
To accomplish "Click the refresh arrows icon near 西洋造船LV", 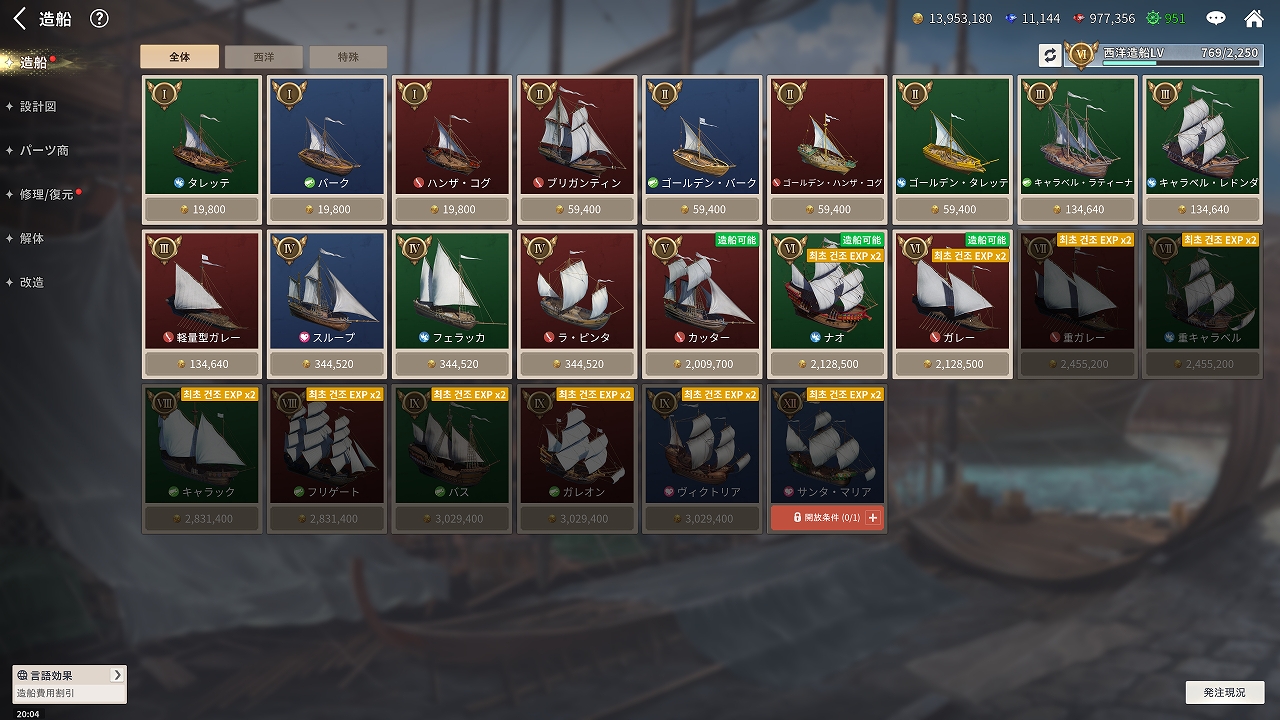I will 1049,55.
